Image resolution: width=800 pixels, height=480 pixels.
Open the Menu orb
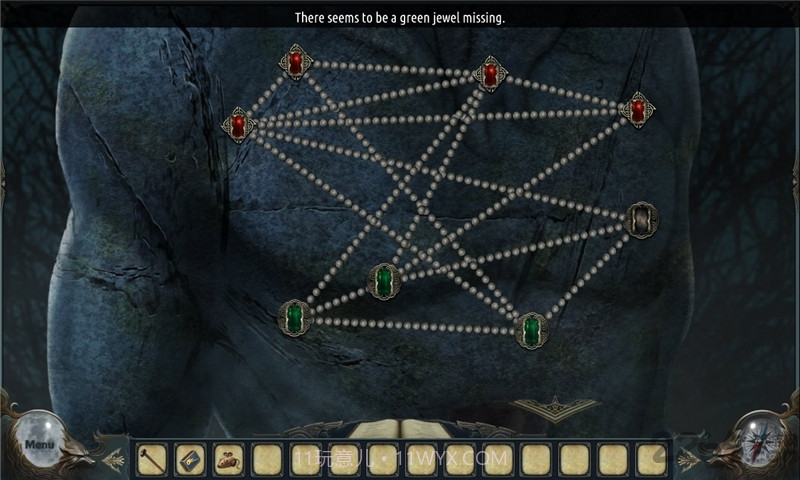pyautogui.click(x=39, y=443)
